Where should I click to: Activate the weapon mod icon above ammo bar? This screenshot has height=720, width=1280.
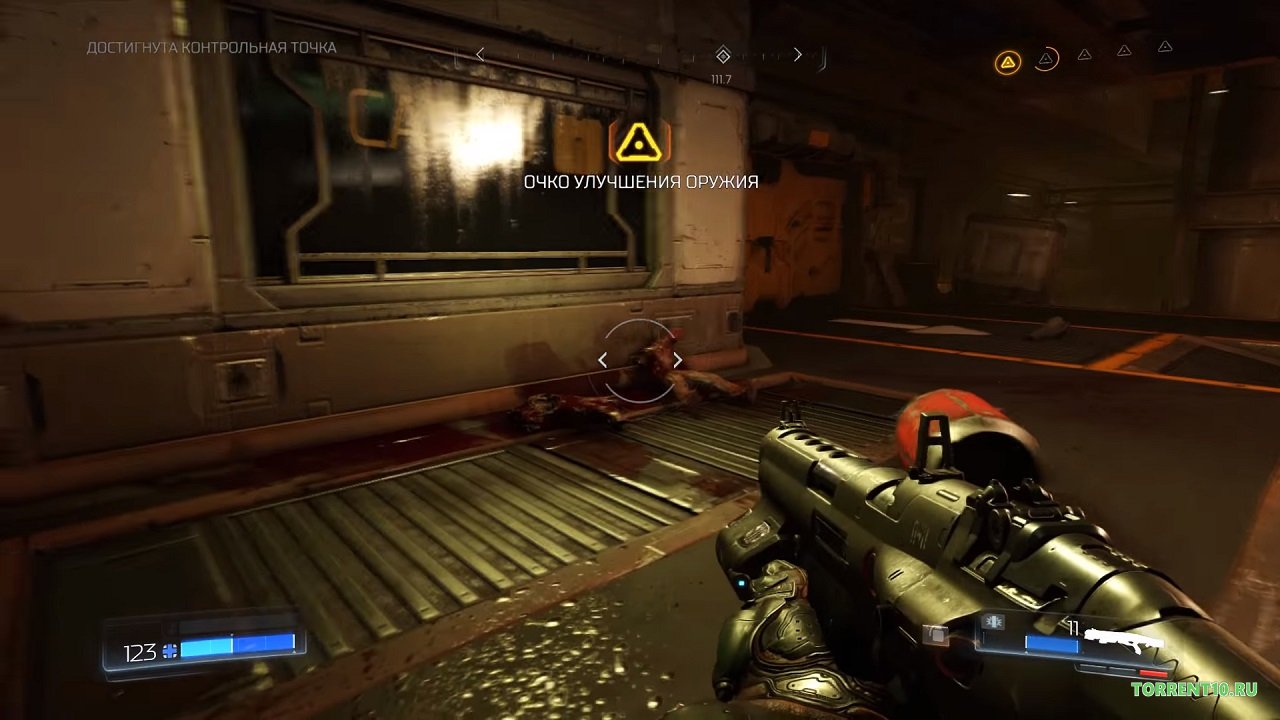(994, 622)
